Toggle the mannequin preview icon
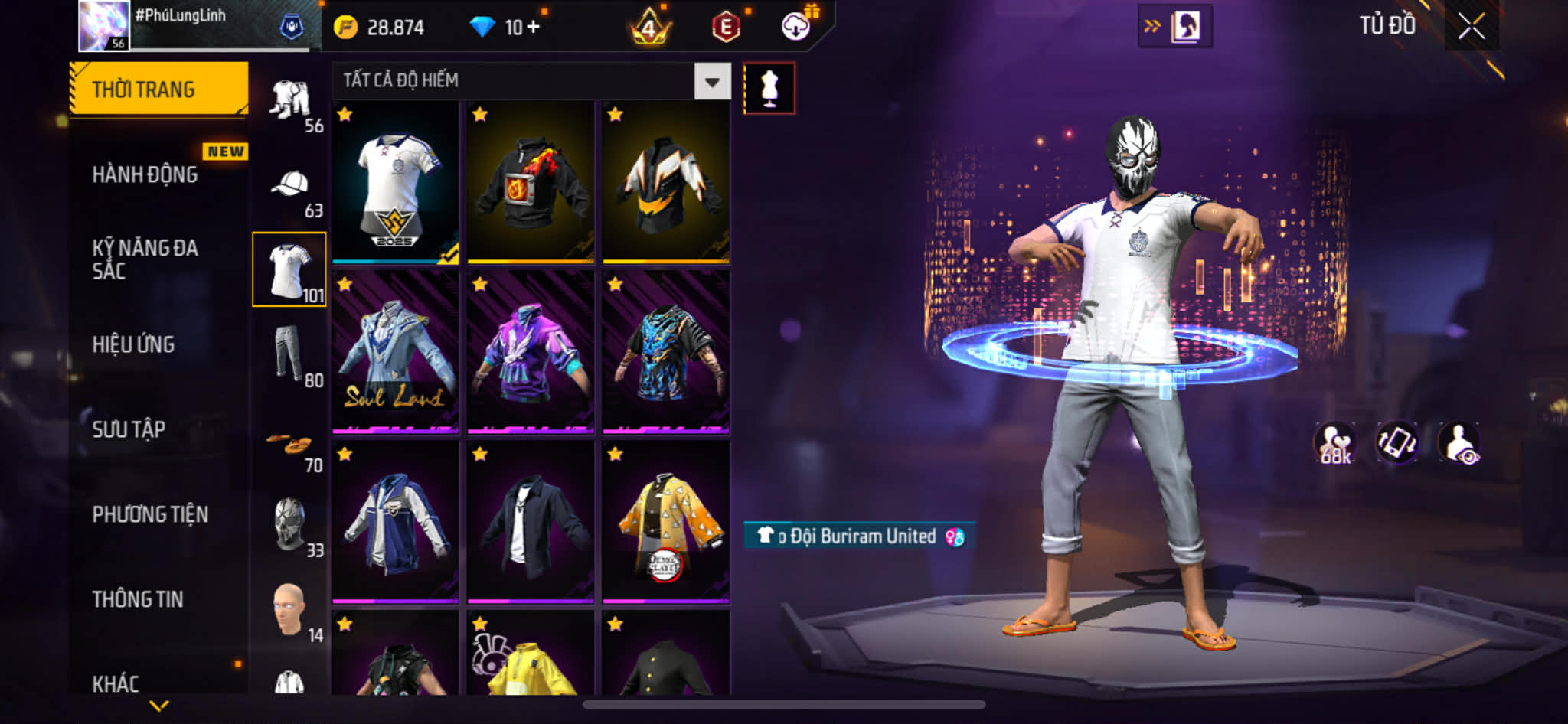The width and height of the screenshot is (1568, 724). pos(769,89)
